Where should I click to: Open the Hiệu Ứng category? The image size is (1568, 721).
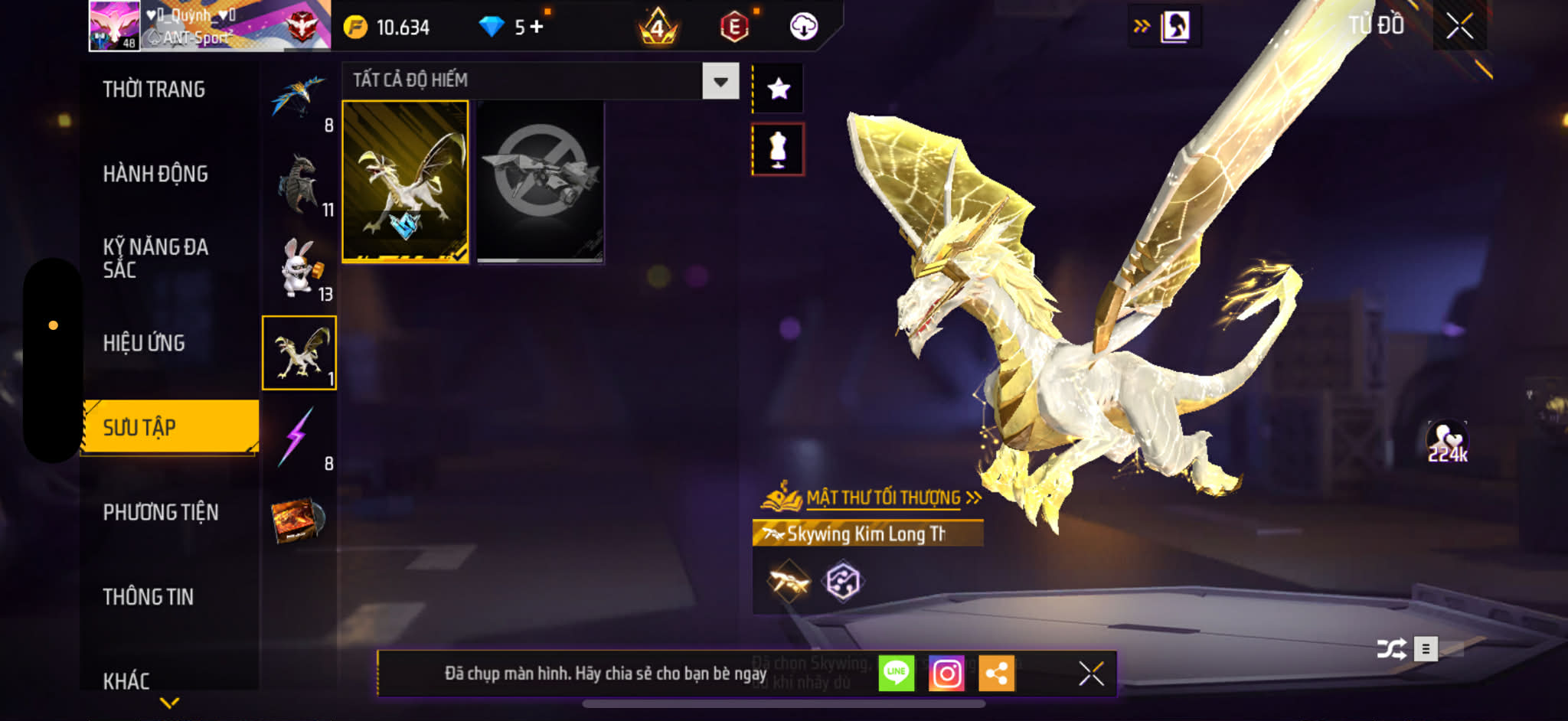(144, 343)
